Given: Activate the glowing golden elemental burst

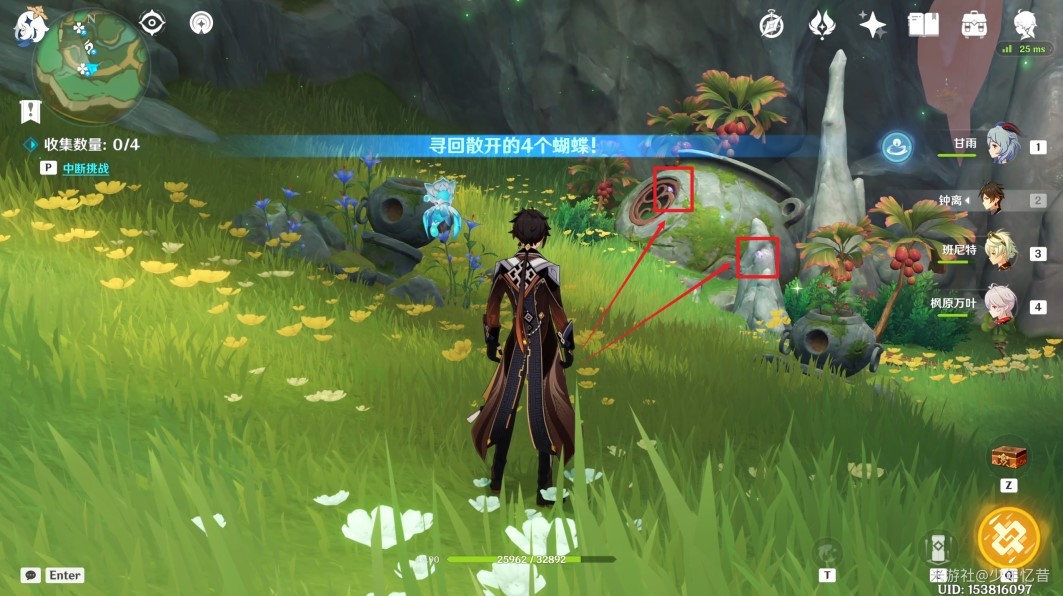Looking at the screenshot, I should 1008,536.
